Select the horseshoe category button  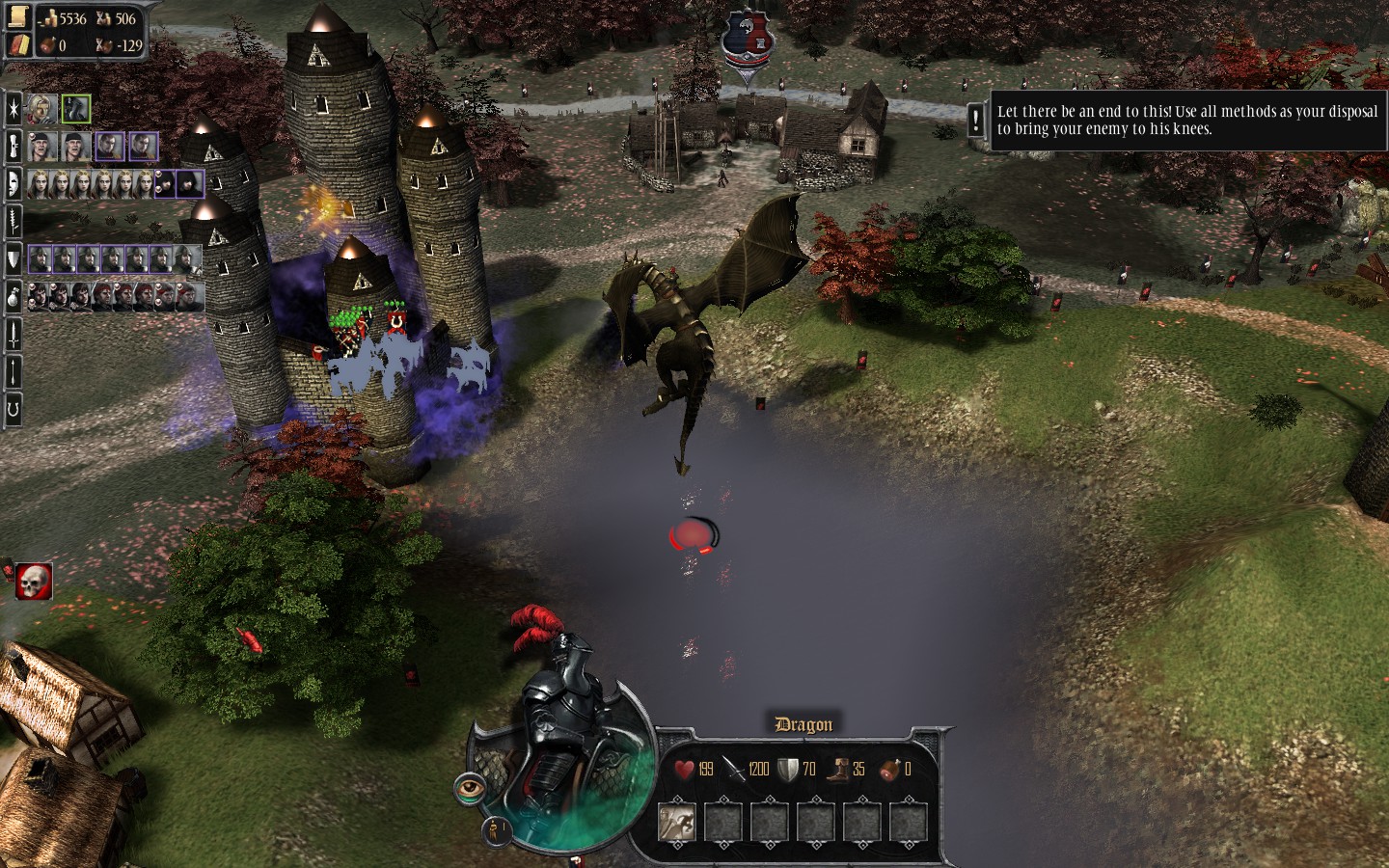(x=14, y=408)
